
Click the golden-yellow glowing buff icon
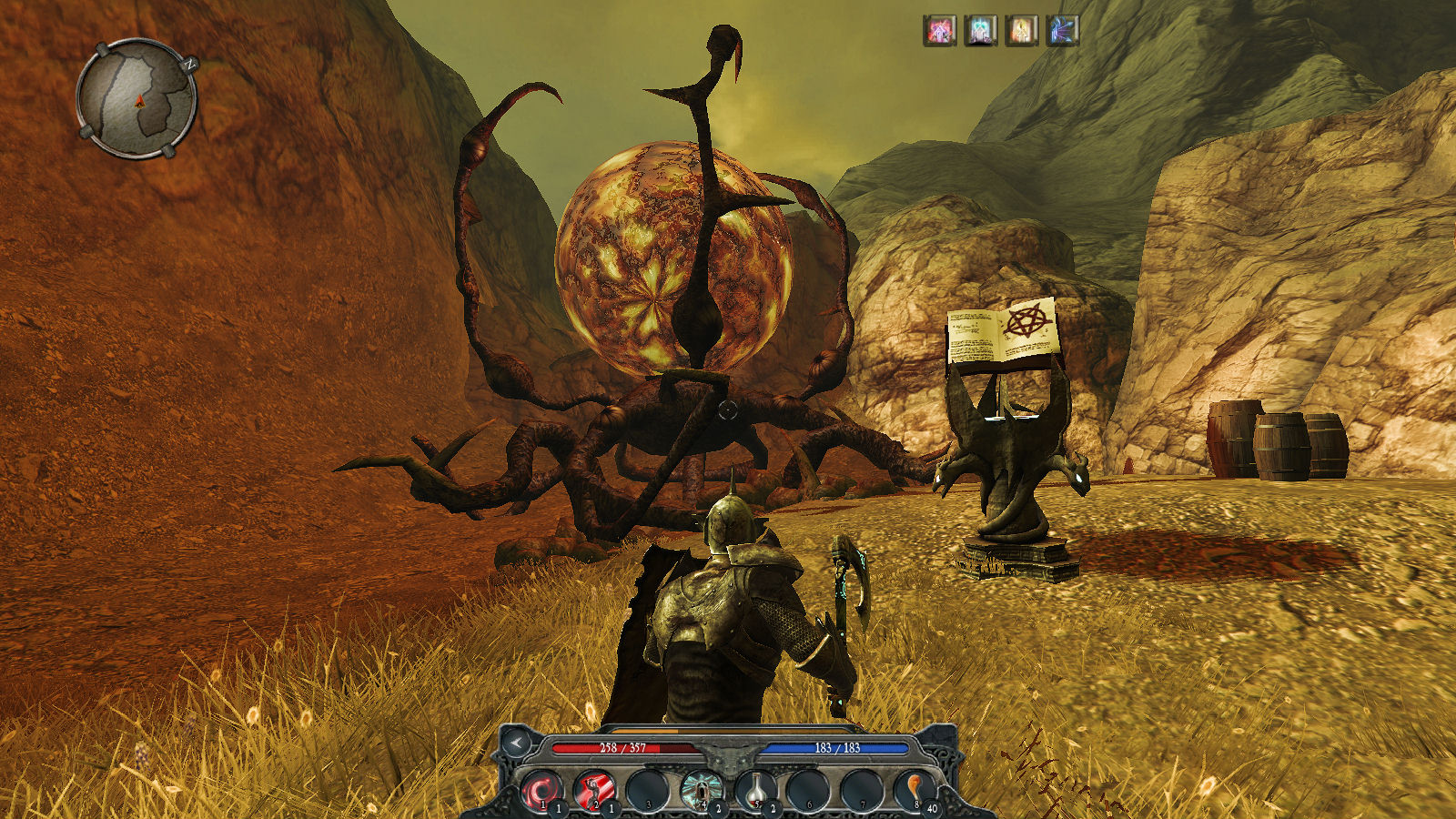tap(1021, 31)
